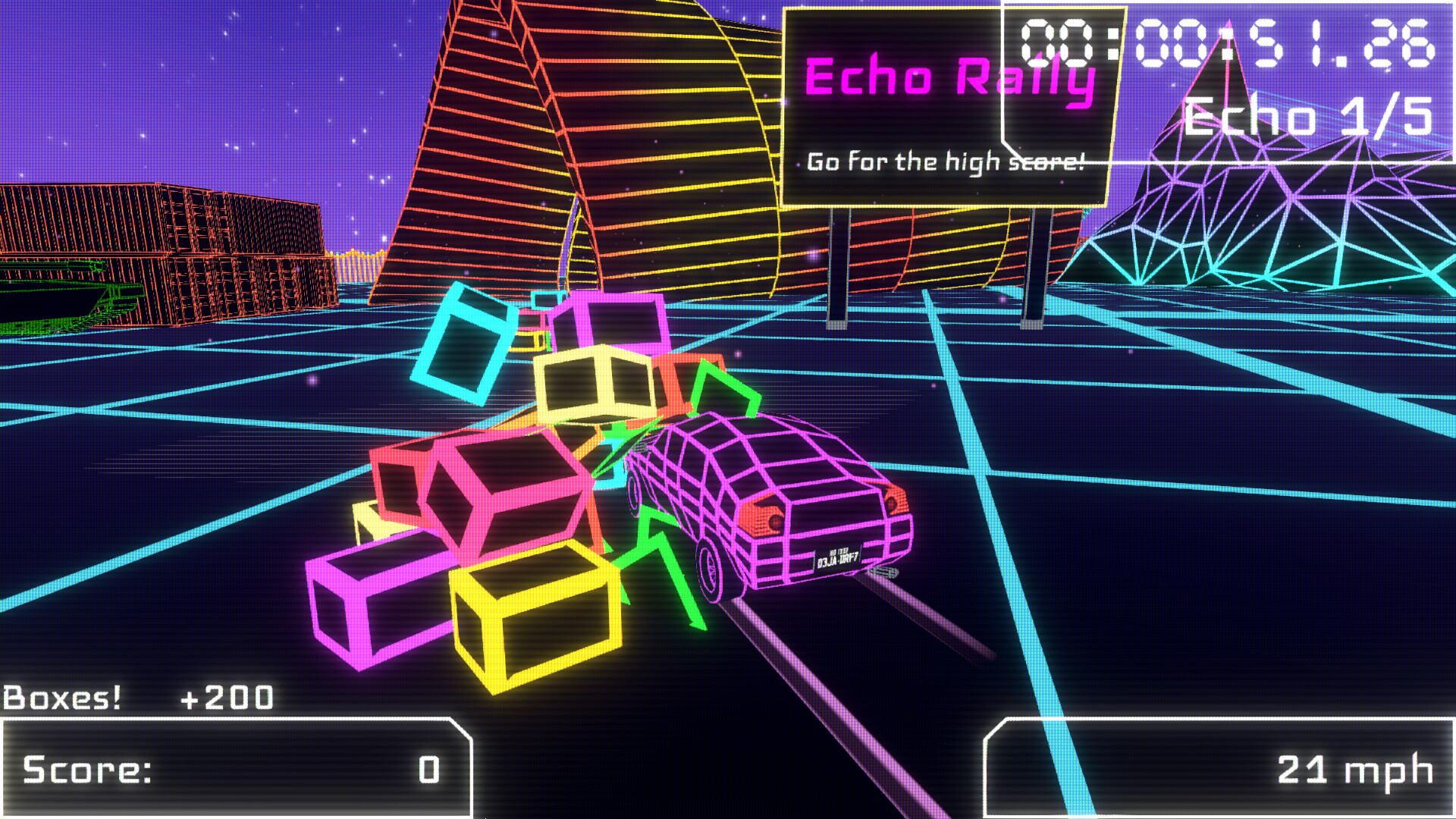Click the Score value showing 0

(x=428, y=770)
